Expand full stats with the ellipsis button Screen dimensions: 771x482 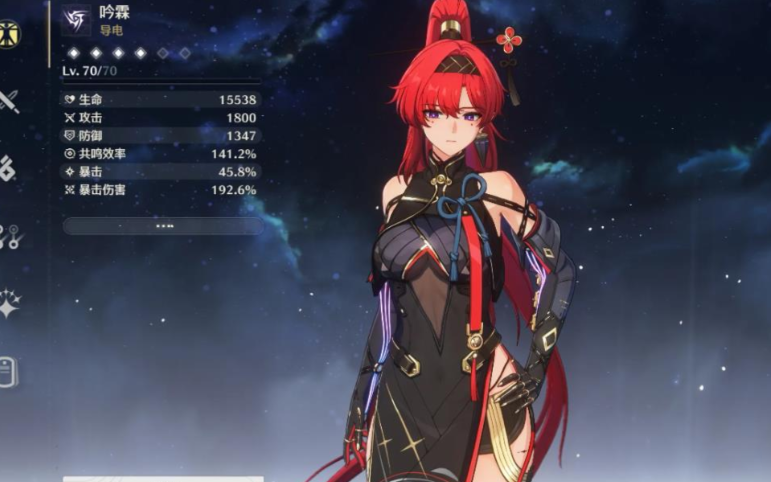point(163,226)
